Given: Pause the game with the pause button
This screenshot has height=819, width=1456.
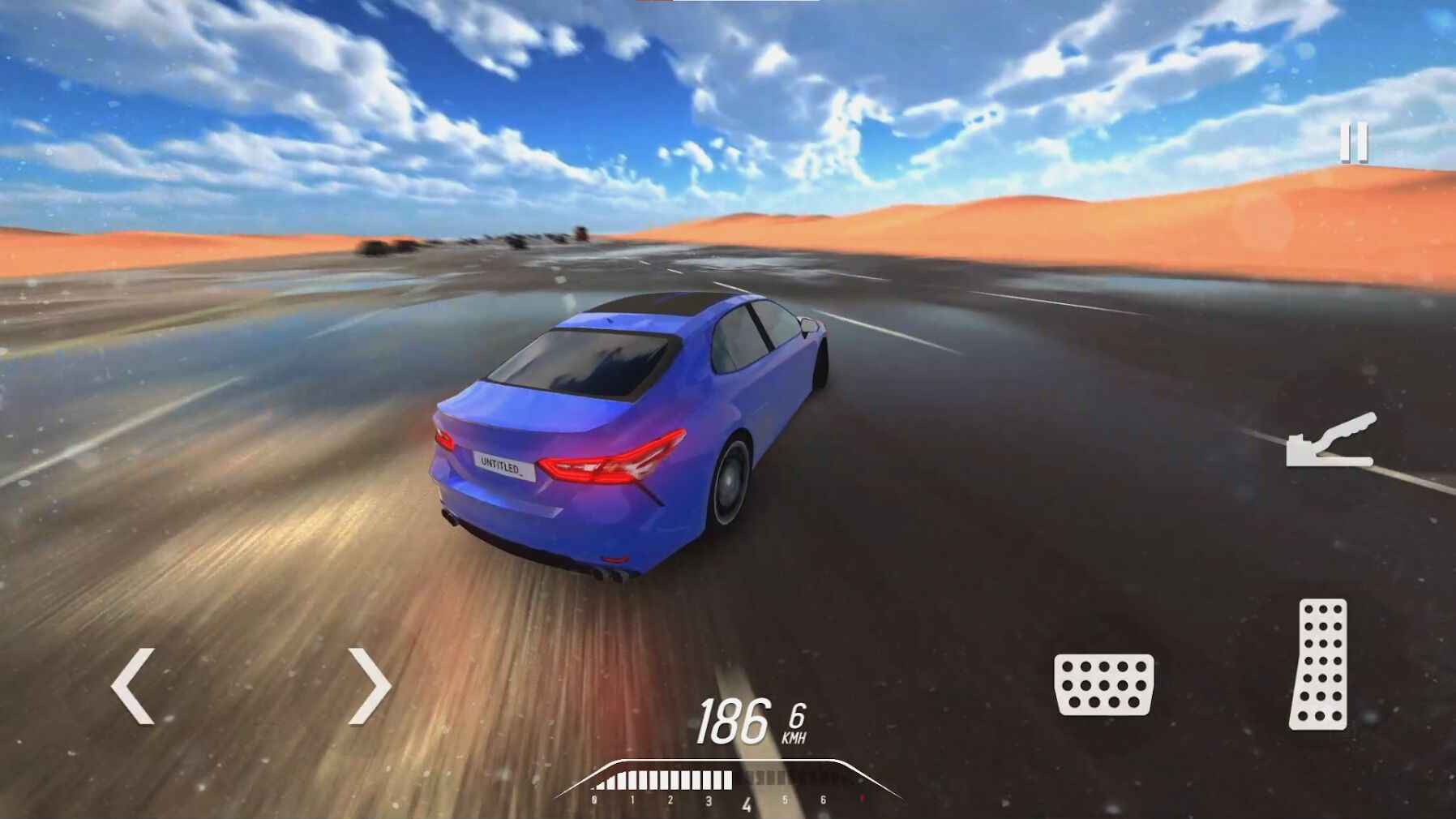Looking at the screenshot, I should pos(1353,142).
